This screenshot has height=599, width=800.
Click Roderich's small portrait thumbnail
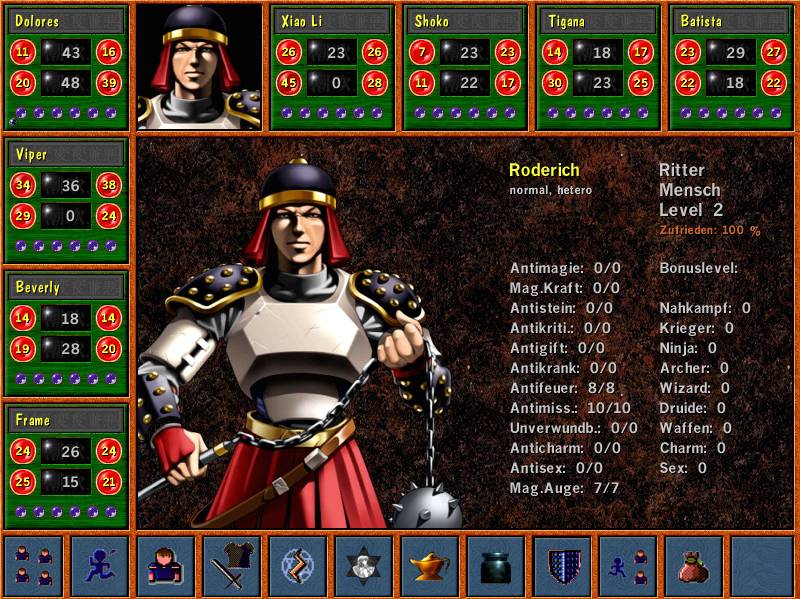click(199, 67)
